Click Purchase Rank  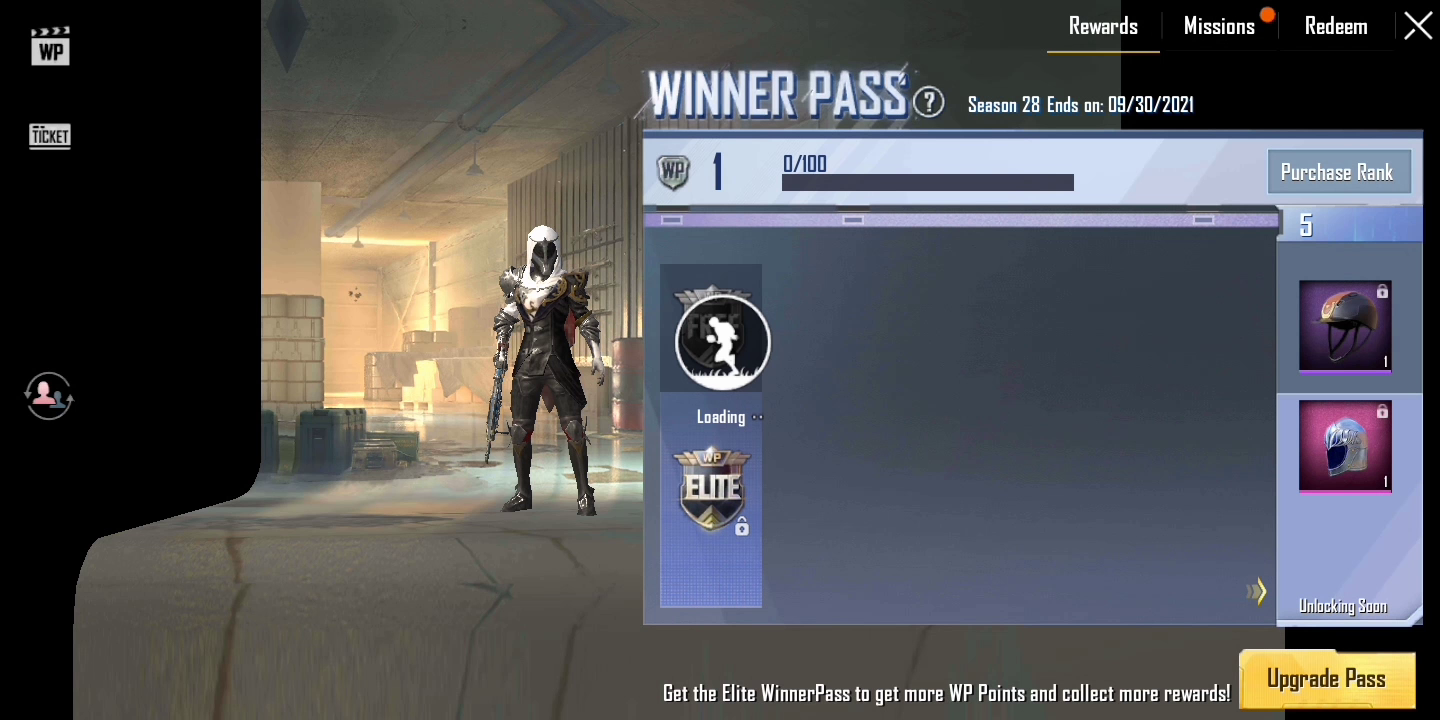pos(1339,171)
